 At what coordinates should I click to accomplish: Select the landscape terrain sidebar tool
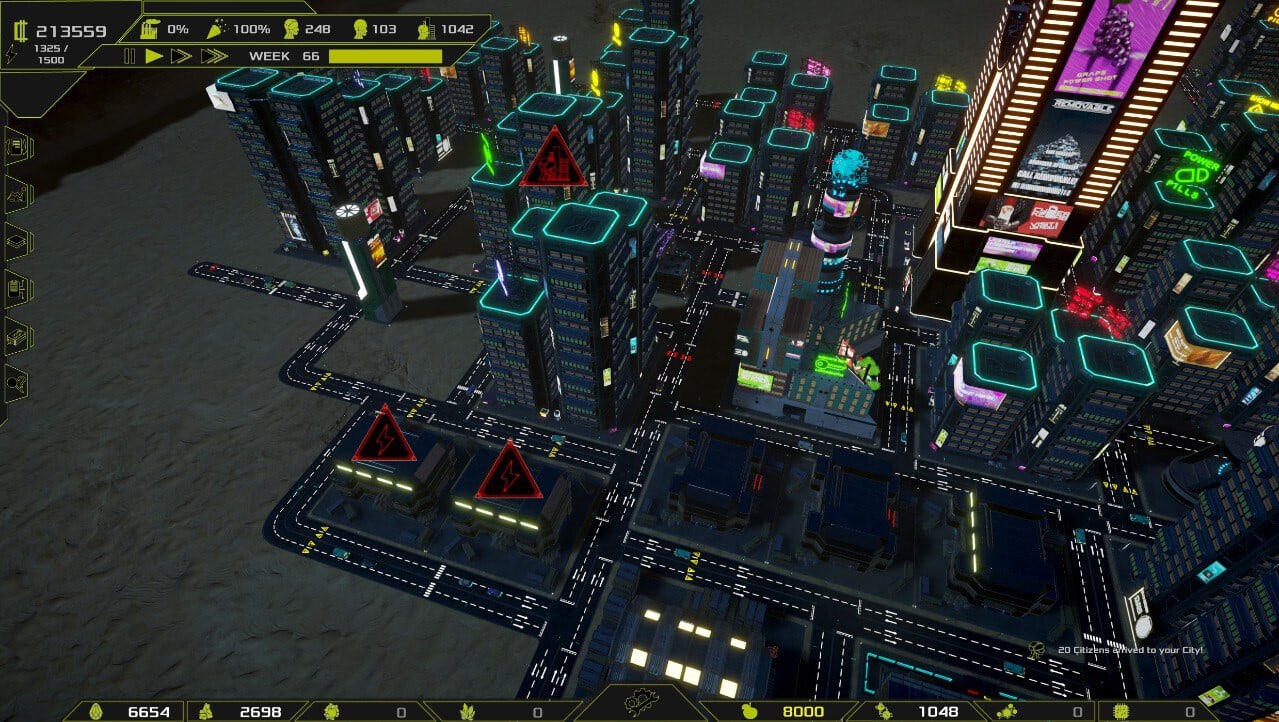coord(18,196)
